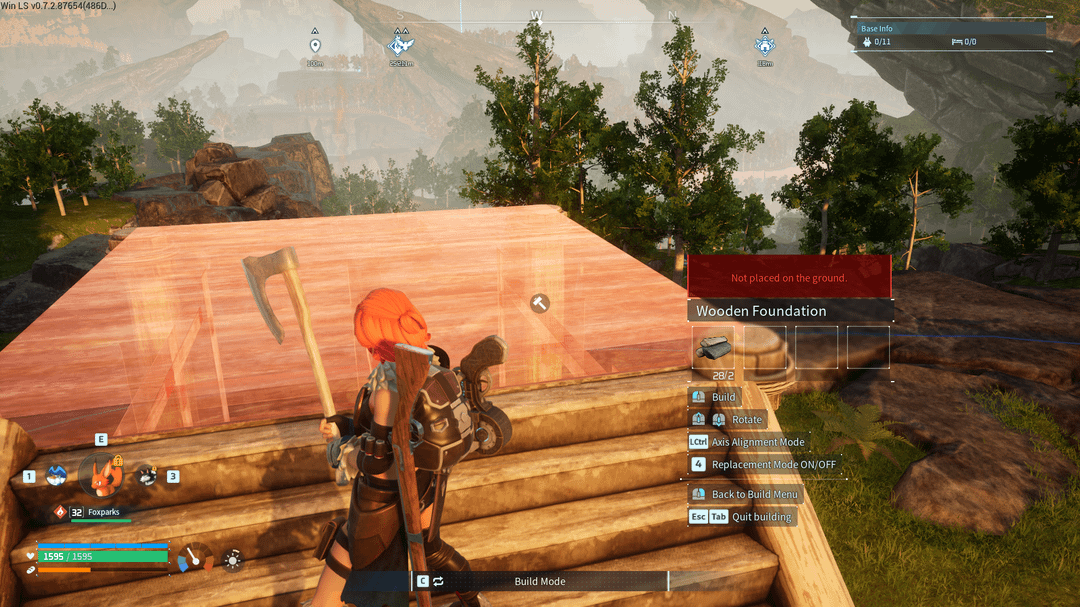Choose the black wolf Pal in party
The height and width of the screenshot is (607, 1080).
[146, 476]
